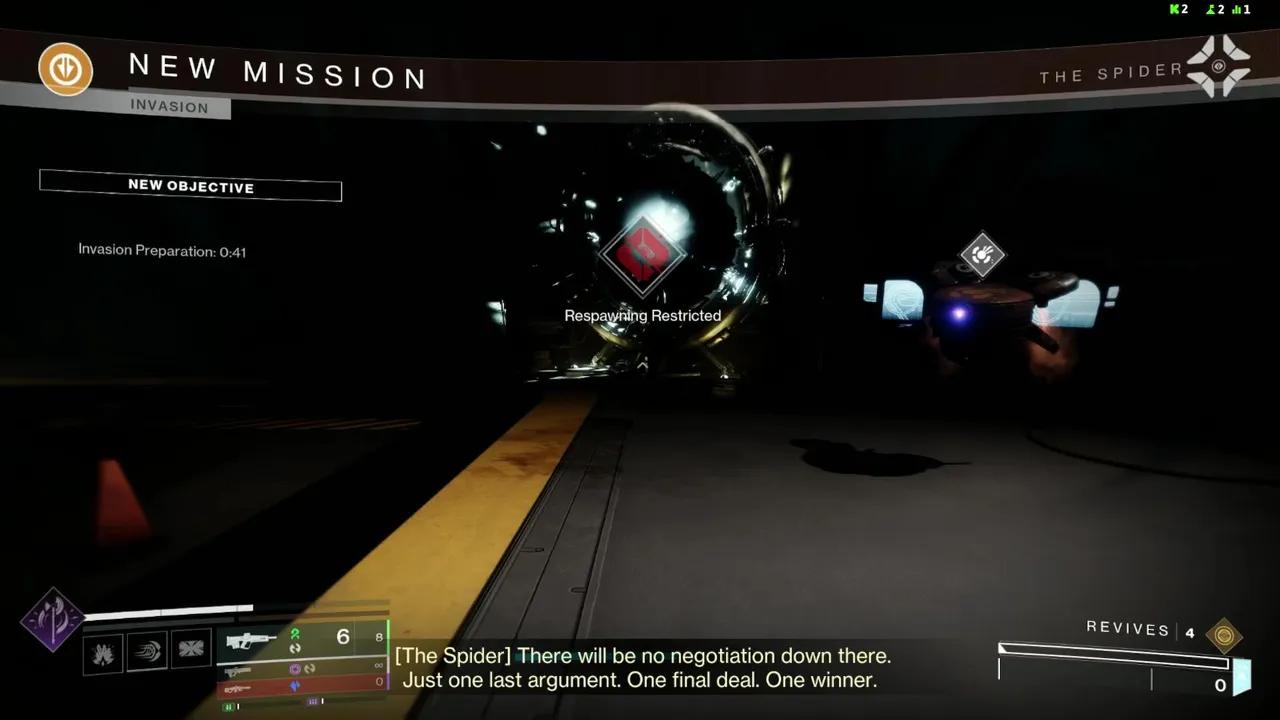Image resolution: width=1280 pixels, height=720 pixels.
Task: Select the white handprint waypoint marker
Action: (x=982, y=254)
